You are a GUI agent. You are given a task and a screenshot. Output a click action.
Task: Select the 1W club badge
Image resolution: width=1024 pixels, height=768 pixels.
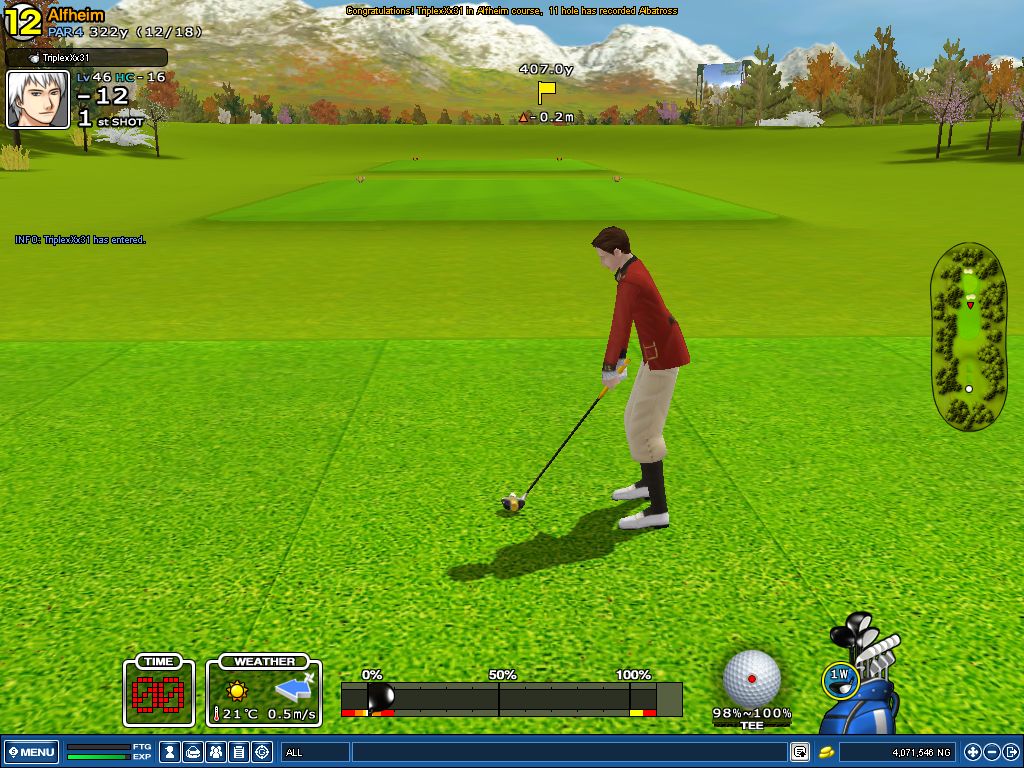point(840,678)
